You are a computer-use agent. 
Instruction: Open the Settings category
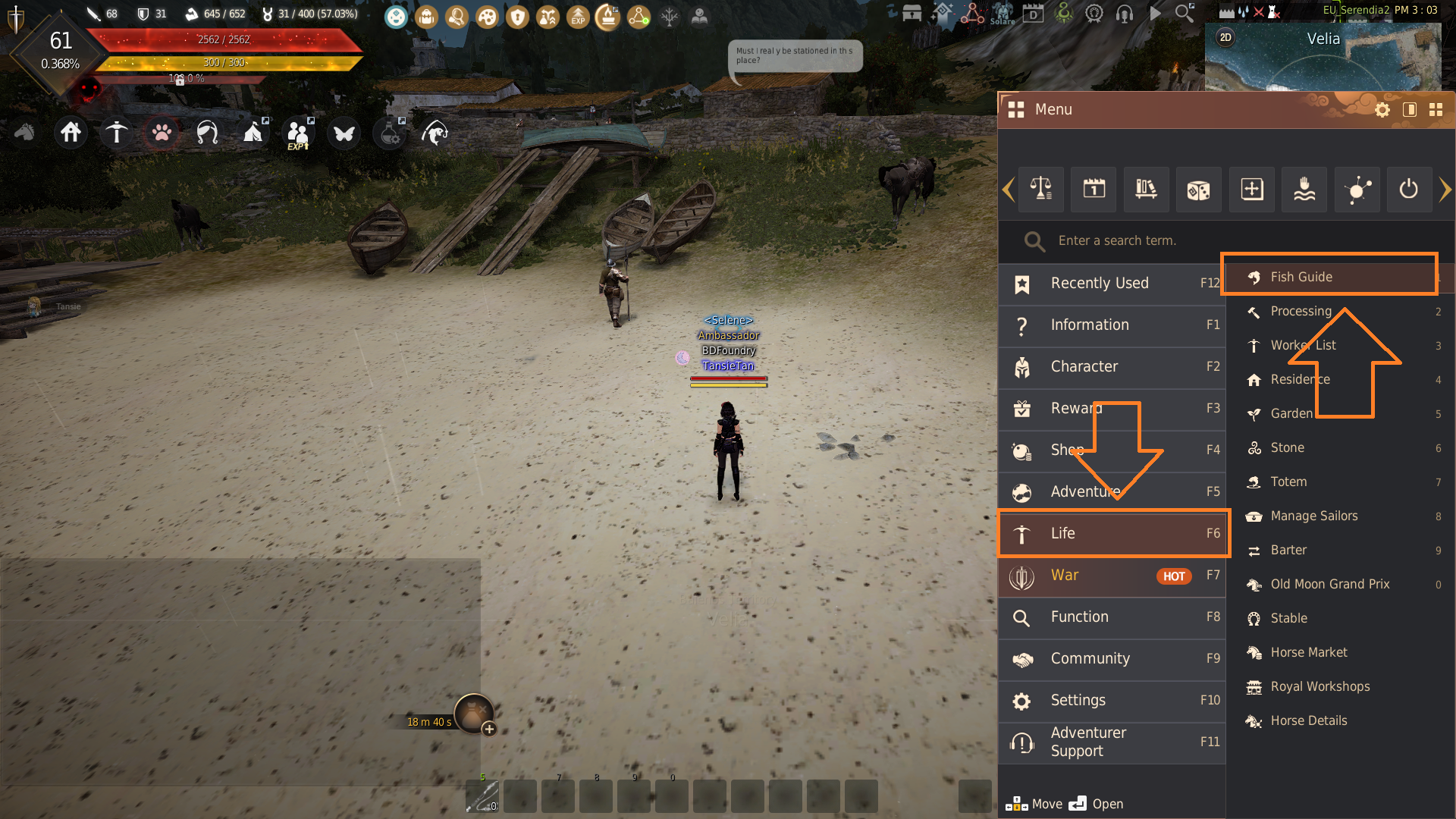[x=1112, y=701]
